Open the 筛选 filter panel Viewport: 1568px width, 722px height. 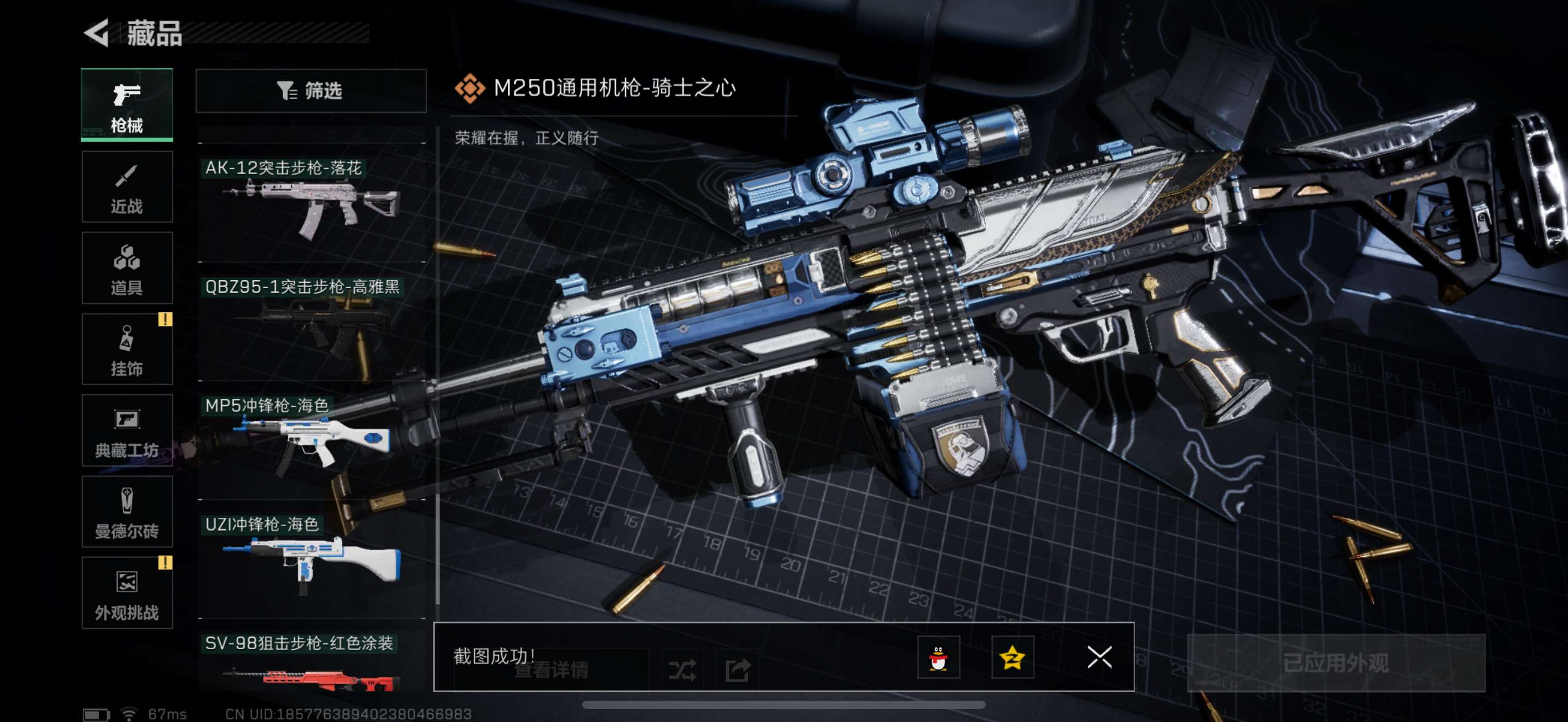(311, 91)
